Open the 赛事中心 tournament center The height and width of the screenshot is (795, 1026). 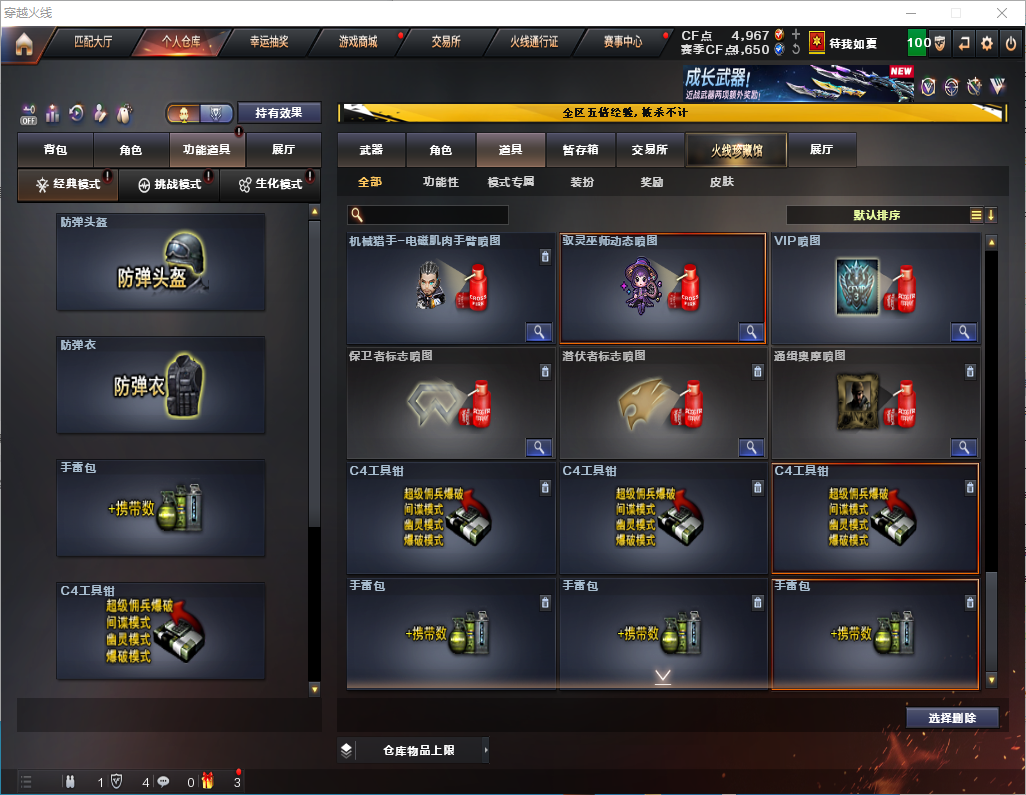[x=623, y=42]
